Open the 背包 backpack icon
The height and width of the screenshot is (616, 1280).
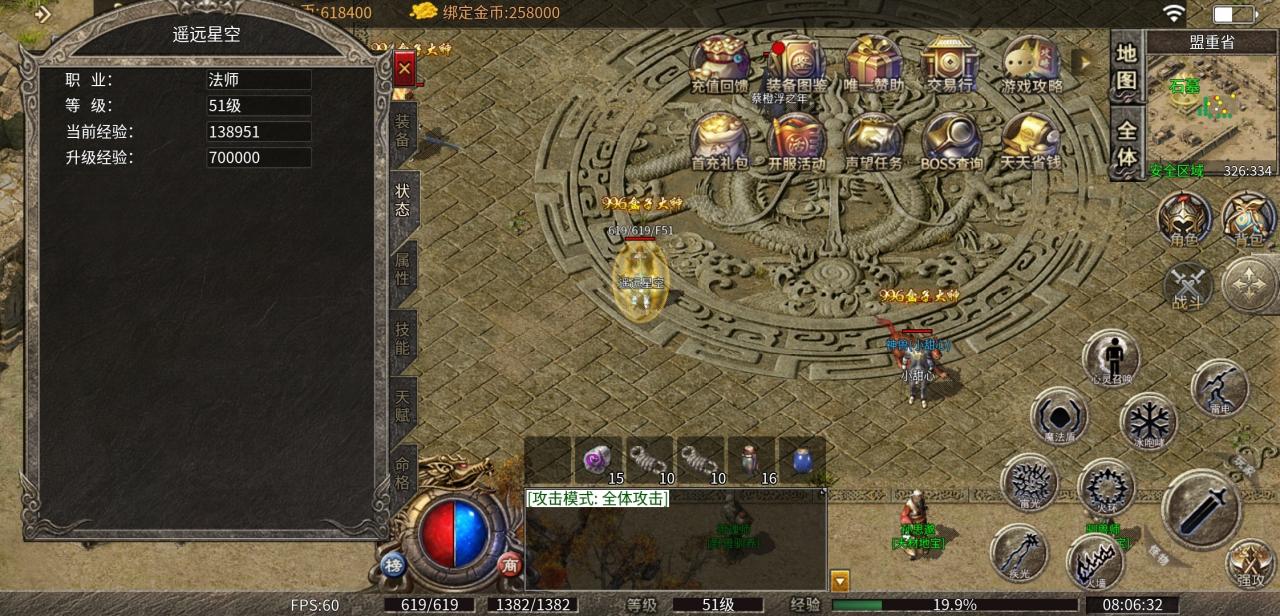tap(1249, 218)
